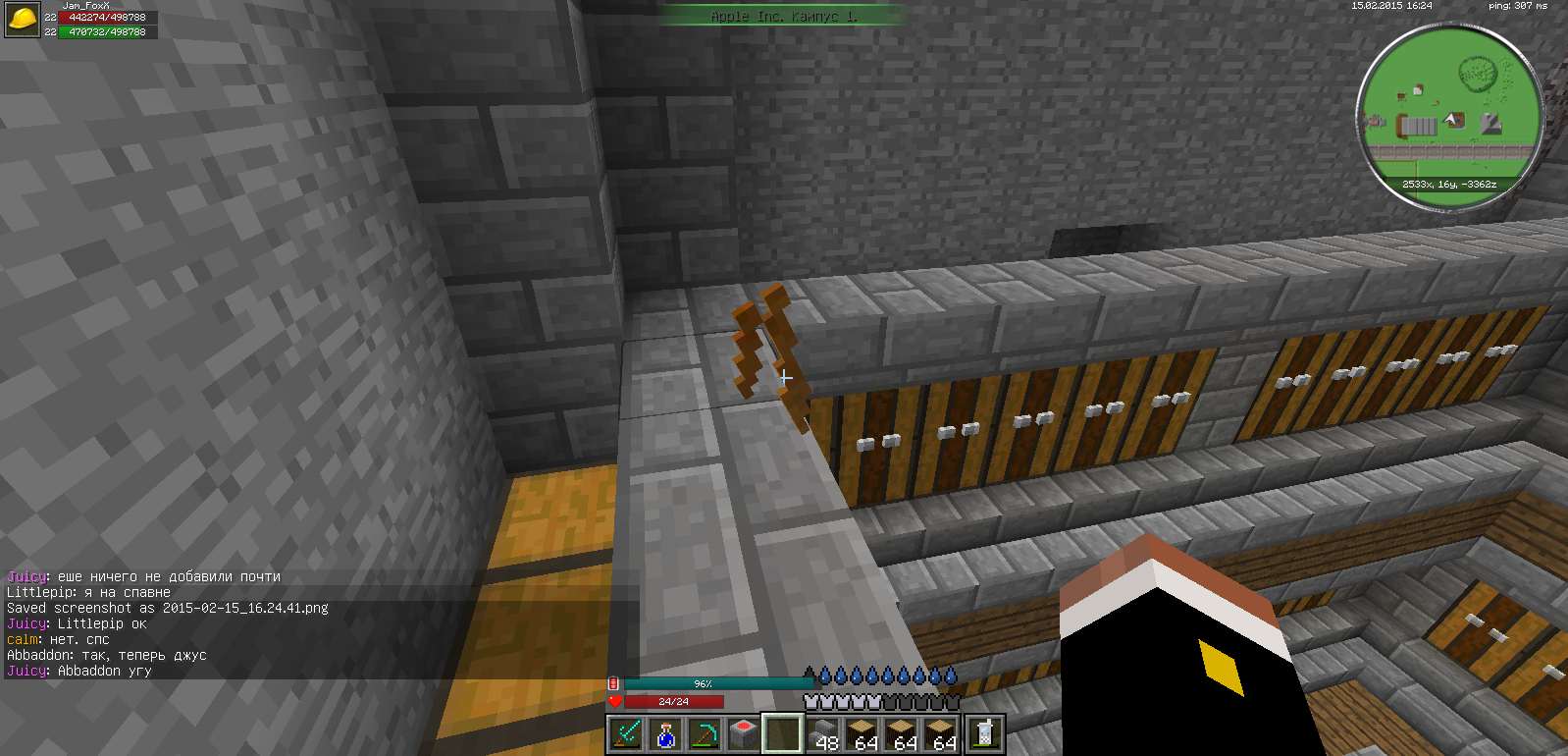Click the yellow hard hat profile icon

pyautogui.click(x=22, y=19)
